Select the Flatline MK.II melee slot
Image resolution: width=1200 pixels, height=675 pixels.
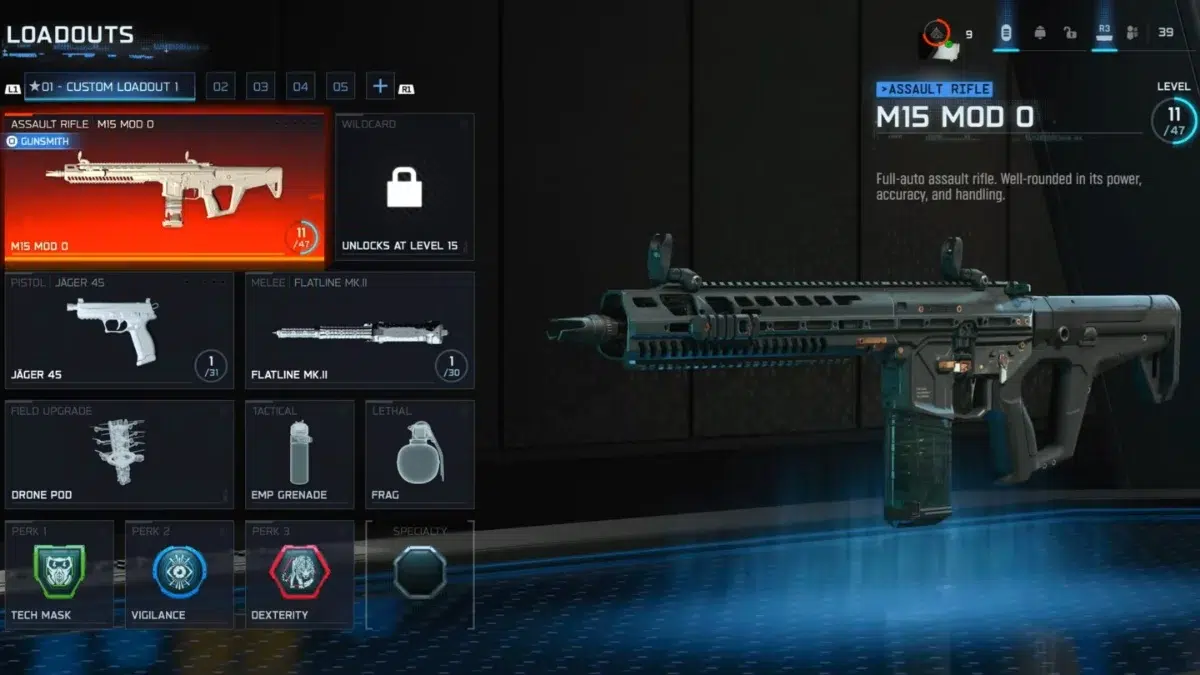point(359,330)
